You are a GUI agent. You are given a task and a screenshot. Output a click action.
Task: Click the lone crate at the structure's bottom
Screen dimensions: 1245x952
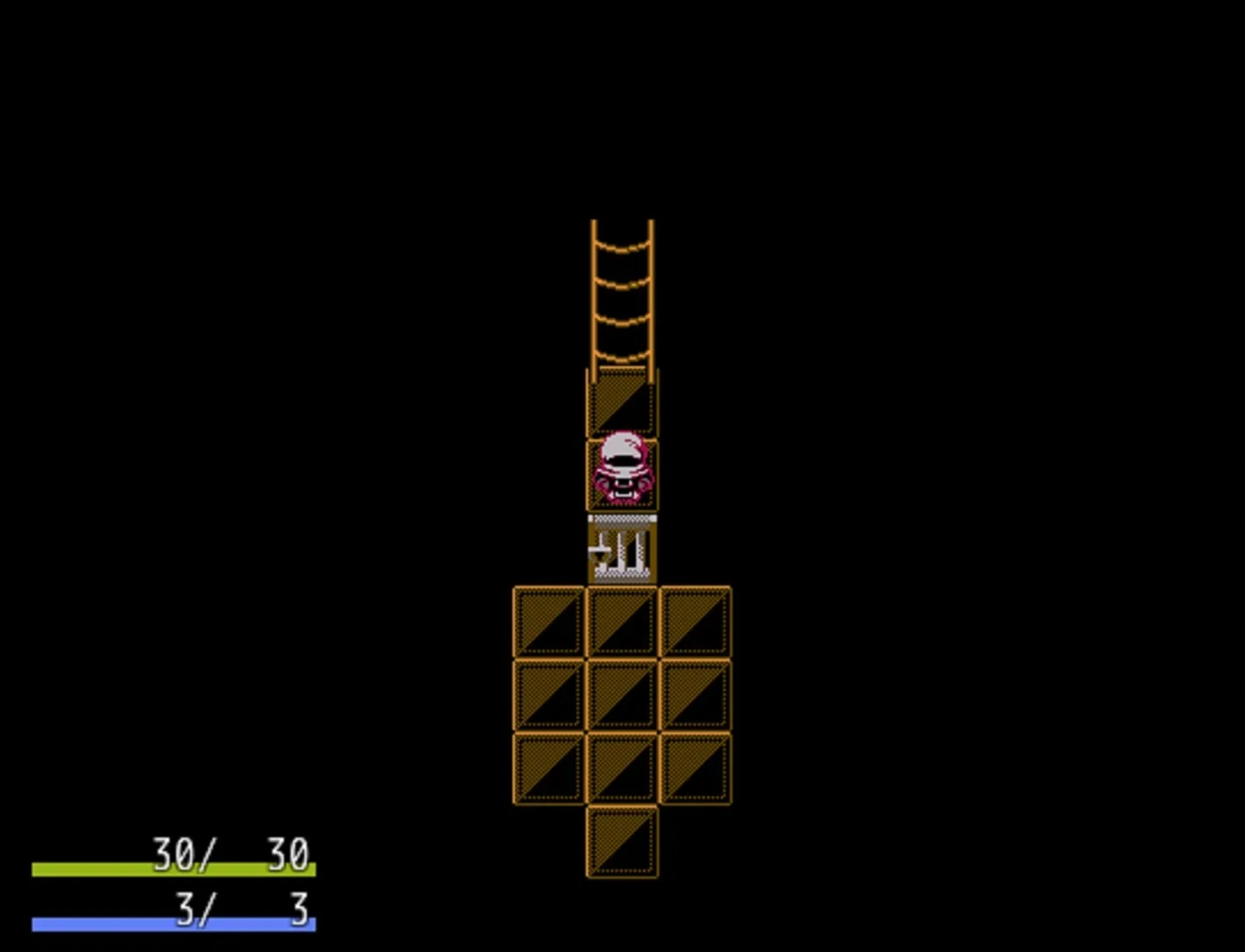622,842
